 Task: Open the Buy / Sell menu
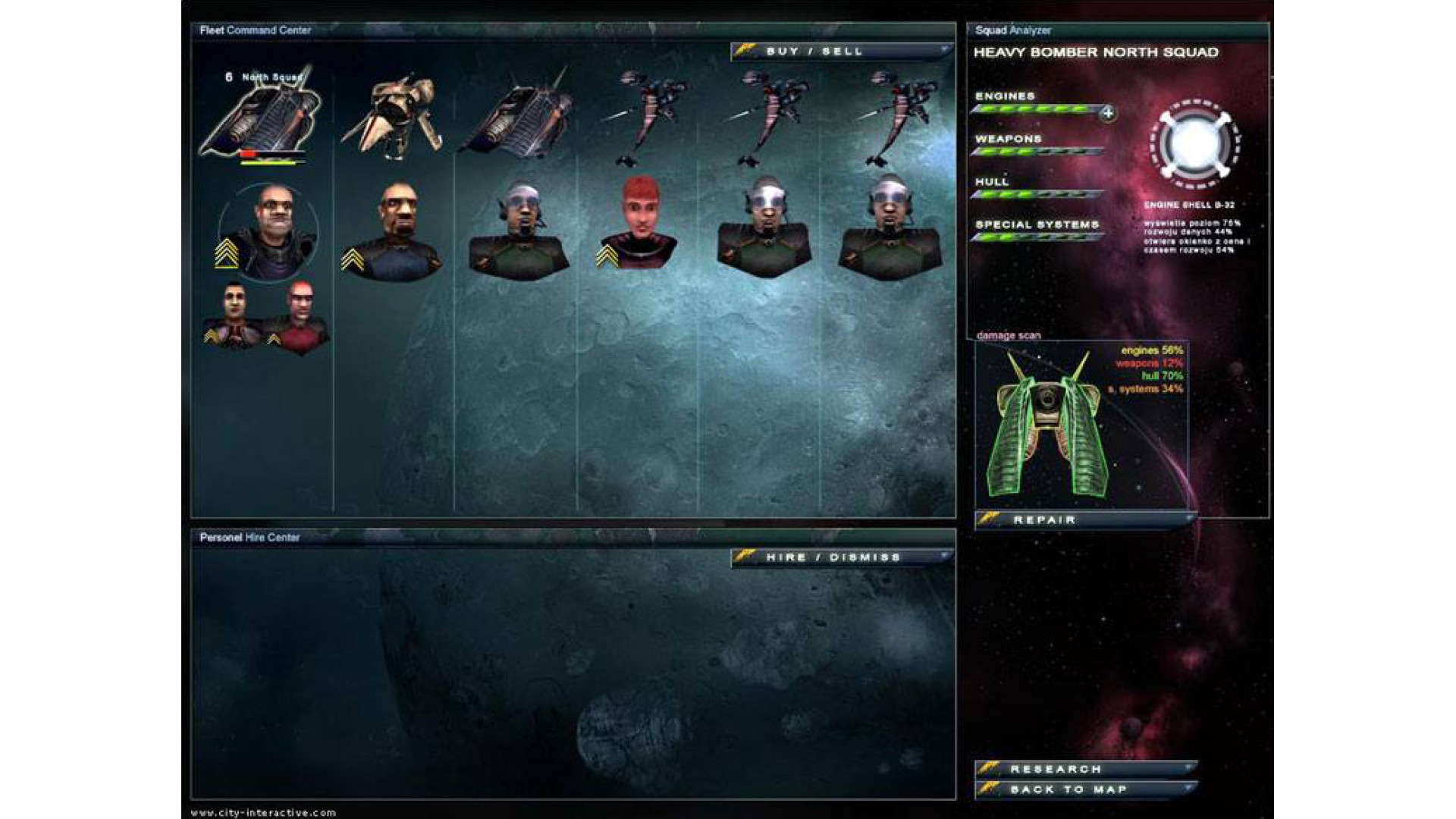(x=840, y=52)
